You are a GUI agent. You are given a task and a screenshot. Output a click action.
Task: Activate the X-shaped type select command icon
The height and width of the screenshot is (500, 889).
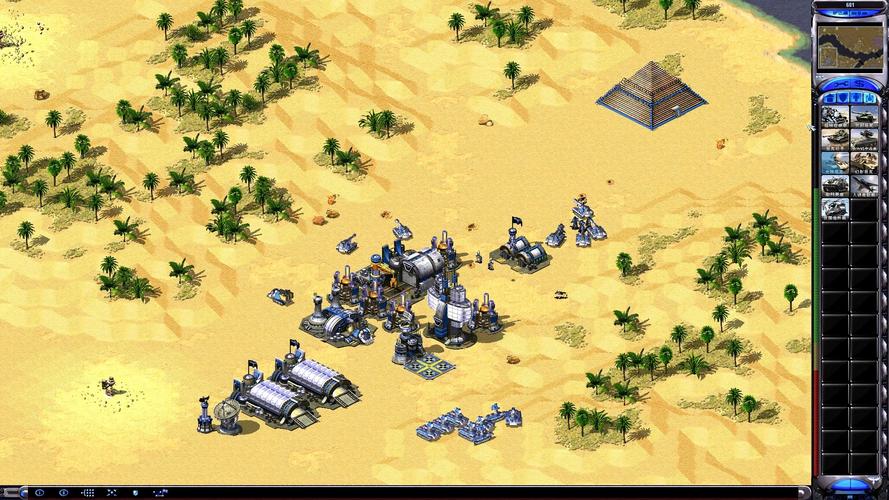click(x=111, y=493)
